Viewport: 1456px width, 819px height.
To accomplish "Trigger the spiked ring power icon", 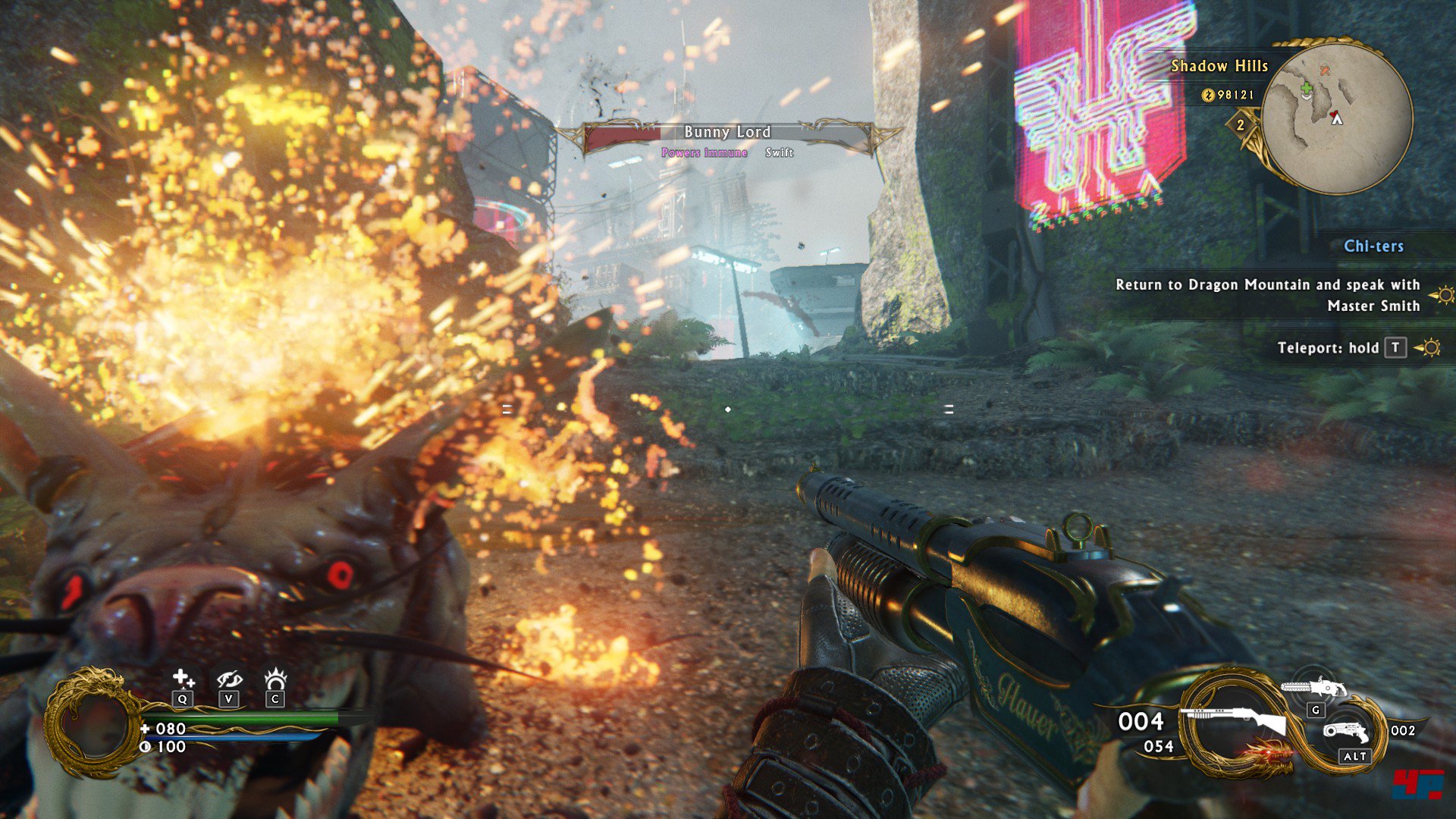I will coord(275,678).
